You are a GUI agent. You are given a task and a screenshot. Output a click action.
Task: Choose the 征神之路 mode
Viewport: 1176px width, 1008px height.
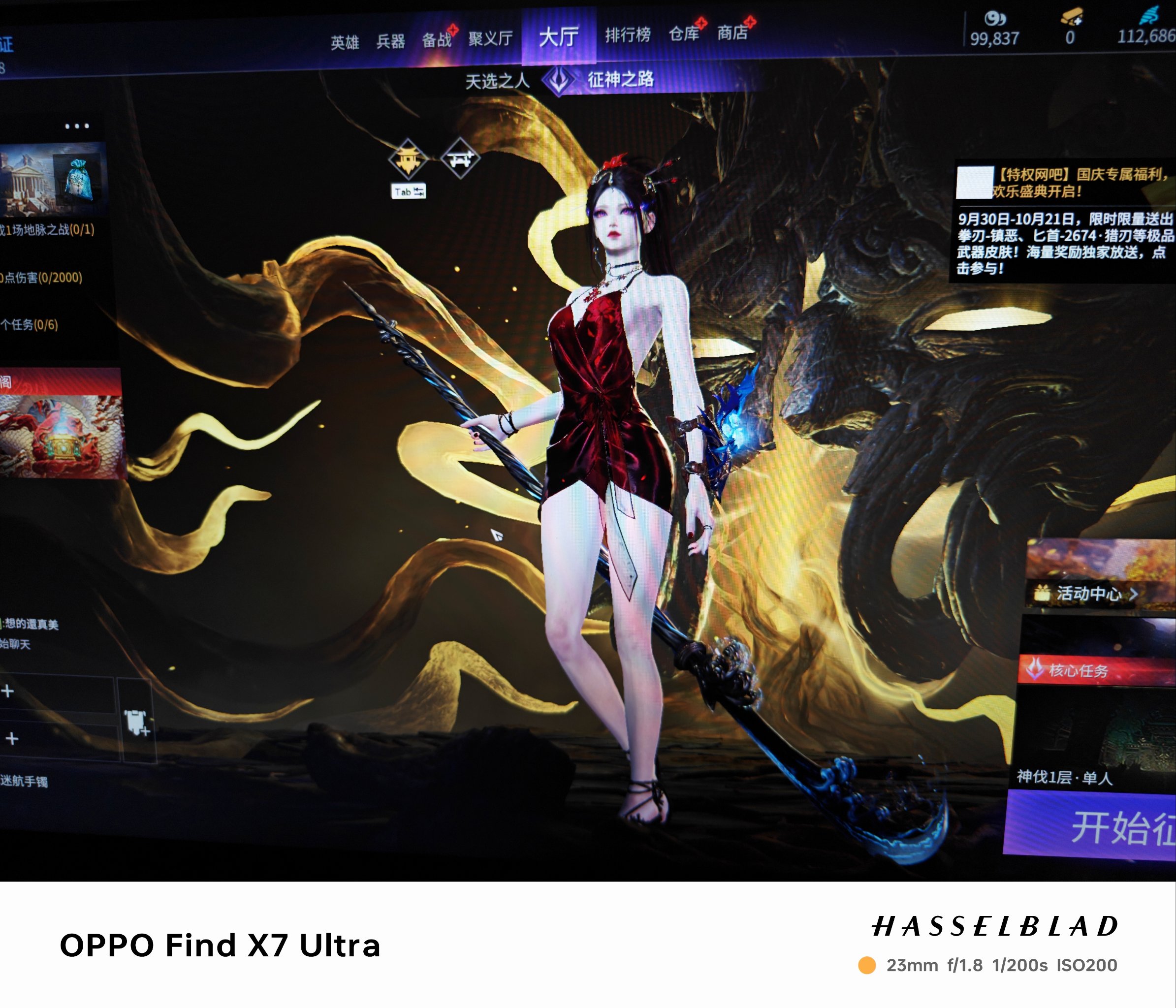click(620, 79)
